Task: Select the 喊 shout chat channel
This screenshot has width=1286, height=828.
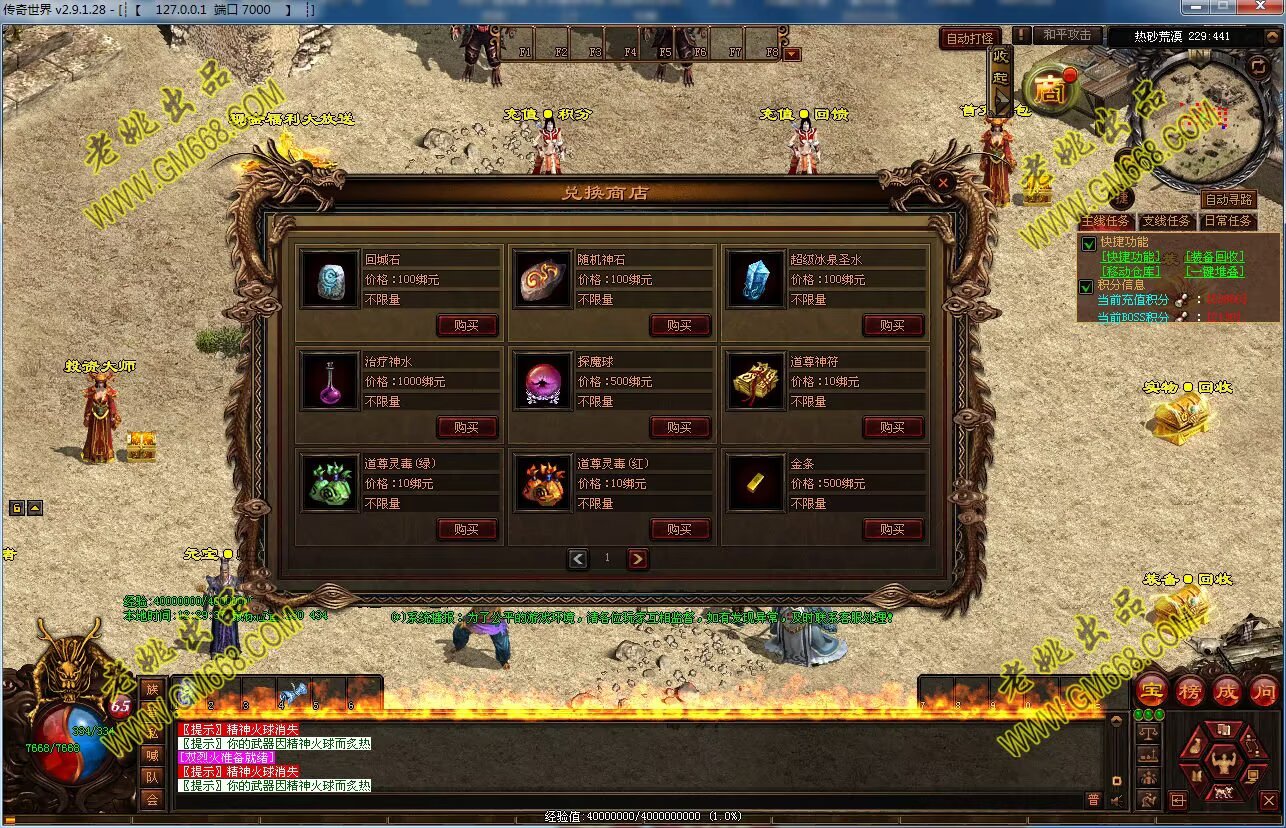Action: [x=152, y=754]
